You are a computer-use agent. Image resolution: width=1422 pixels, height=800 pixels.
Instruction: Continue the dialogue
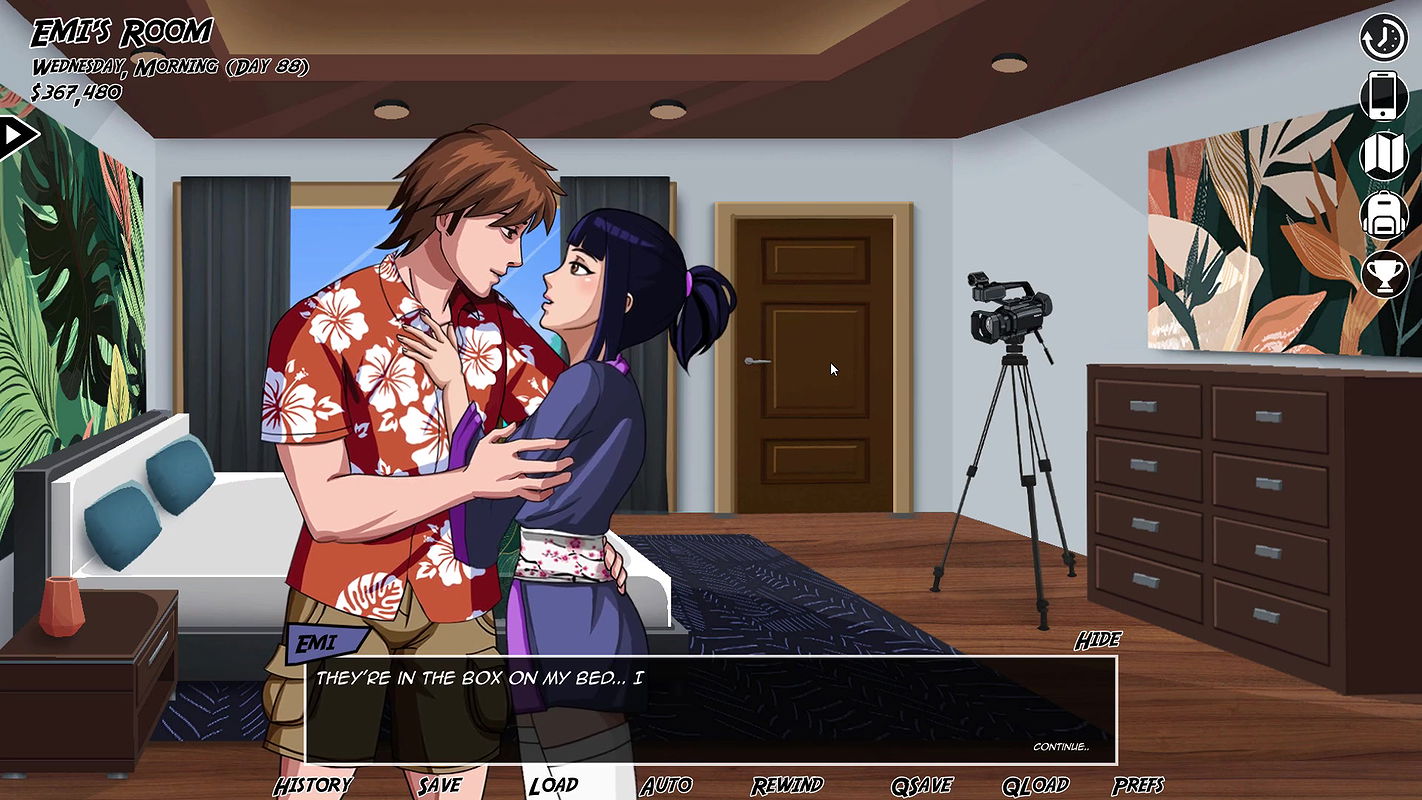coord(1060,747)
